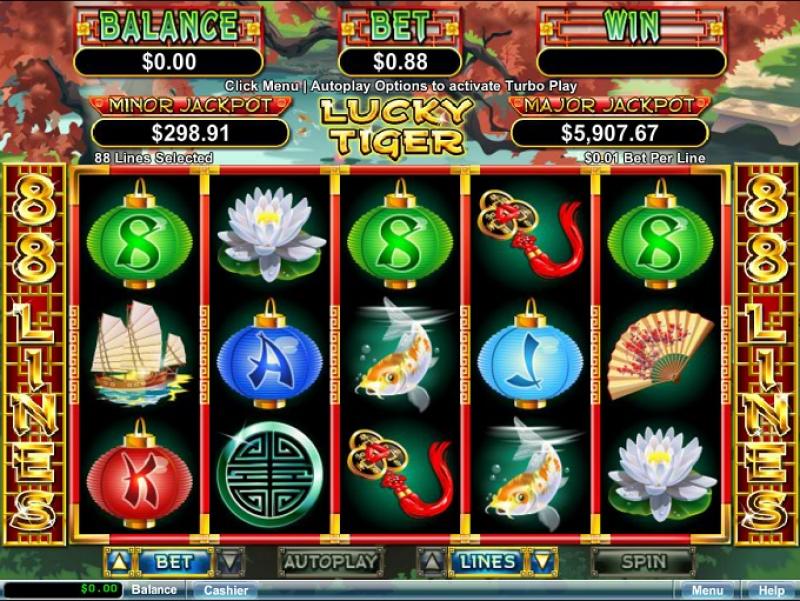Decrease the bet with the down arrow
Viewport: 800px width, 601px height.
coord(229,562)
